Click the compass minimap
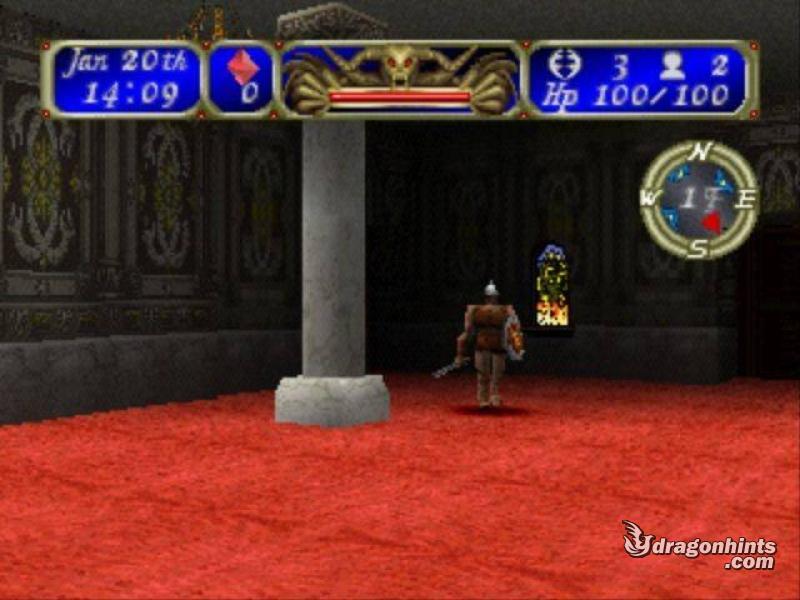Viewport: 800px width, 600px height. (699, 199)
